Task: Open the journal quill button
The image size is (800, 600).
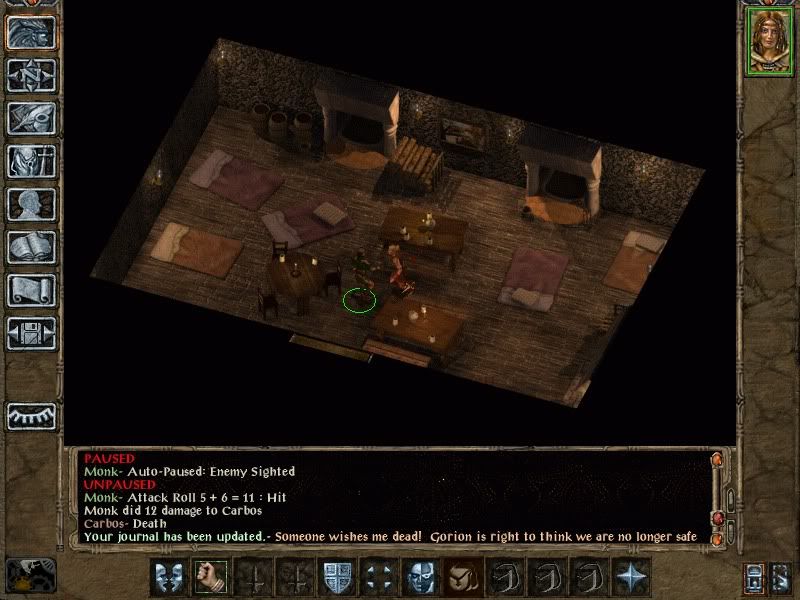Action: pos(31,118)
